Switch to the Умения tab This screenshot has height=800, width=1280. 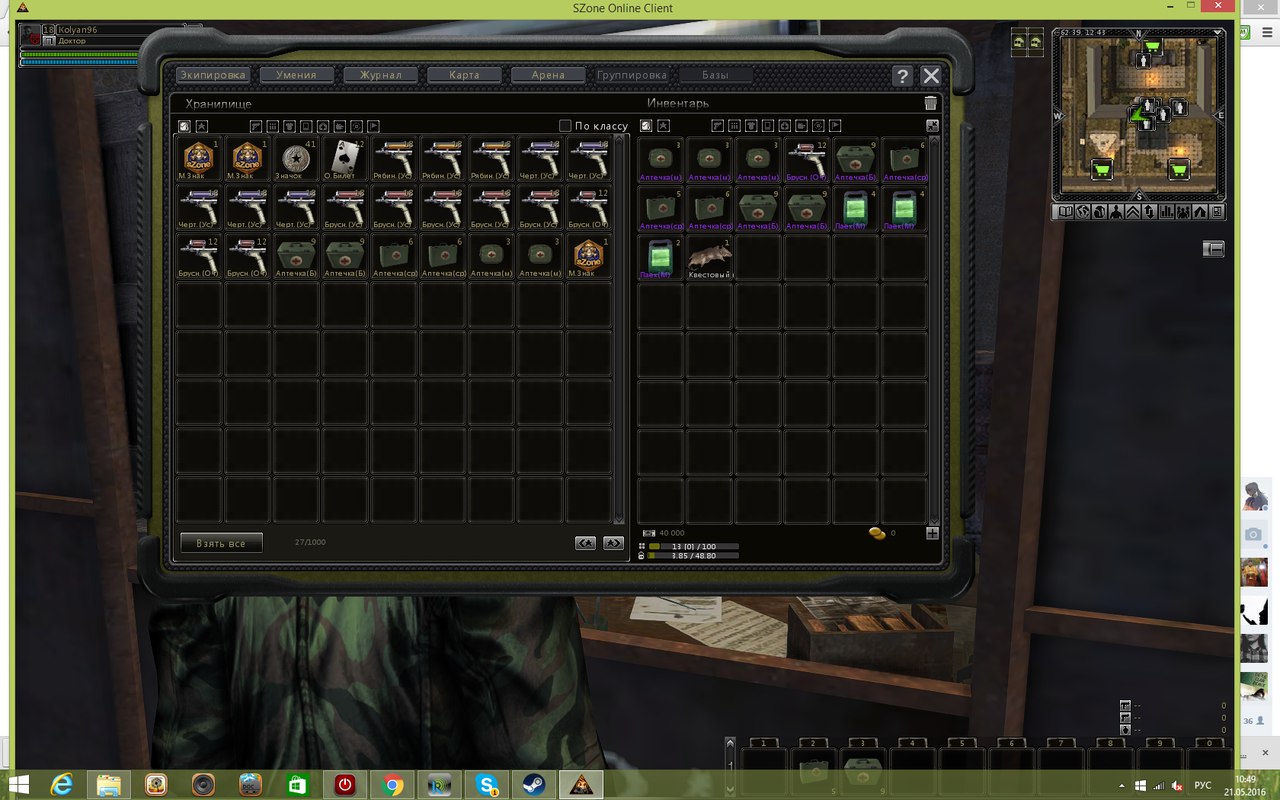tap(296, 75)
